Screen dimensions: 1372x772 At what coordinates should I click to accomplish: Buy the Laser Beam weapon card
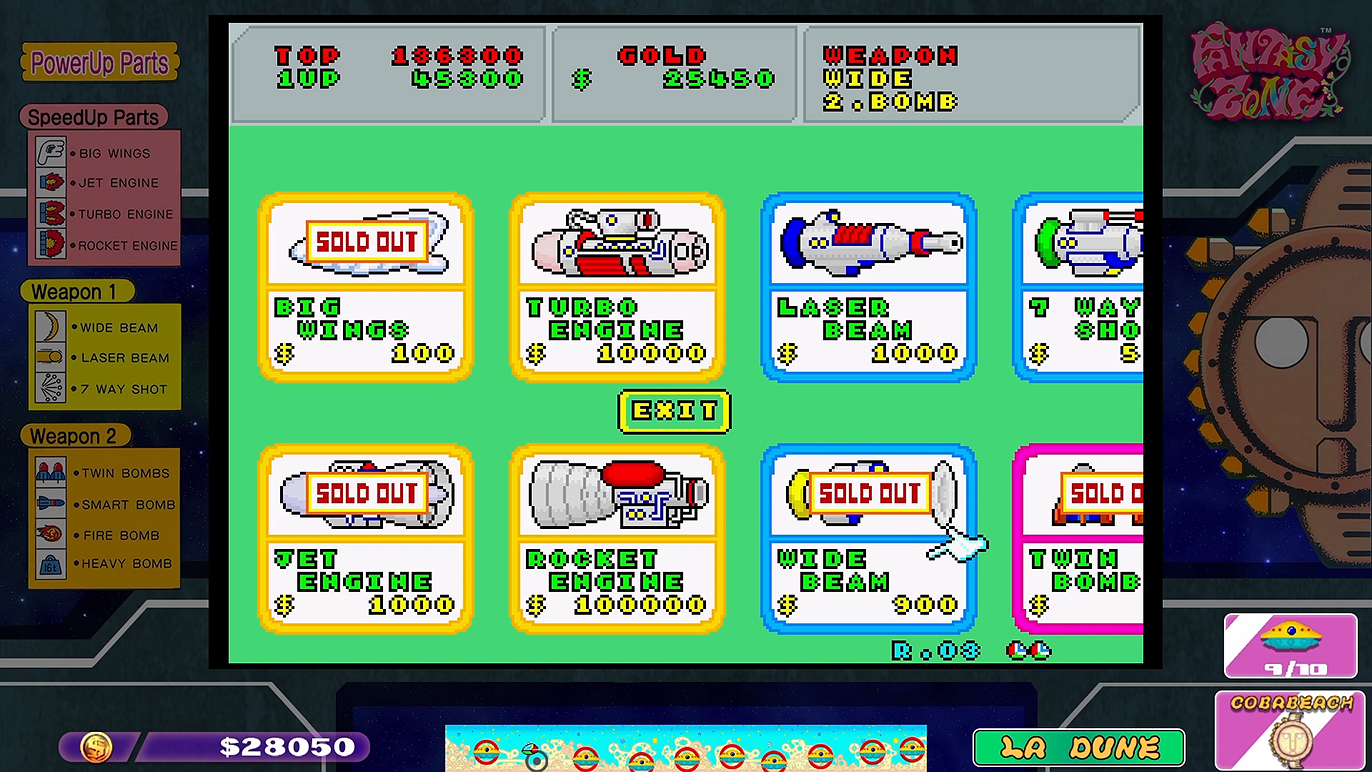[x=868, y=288]
